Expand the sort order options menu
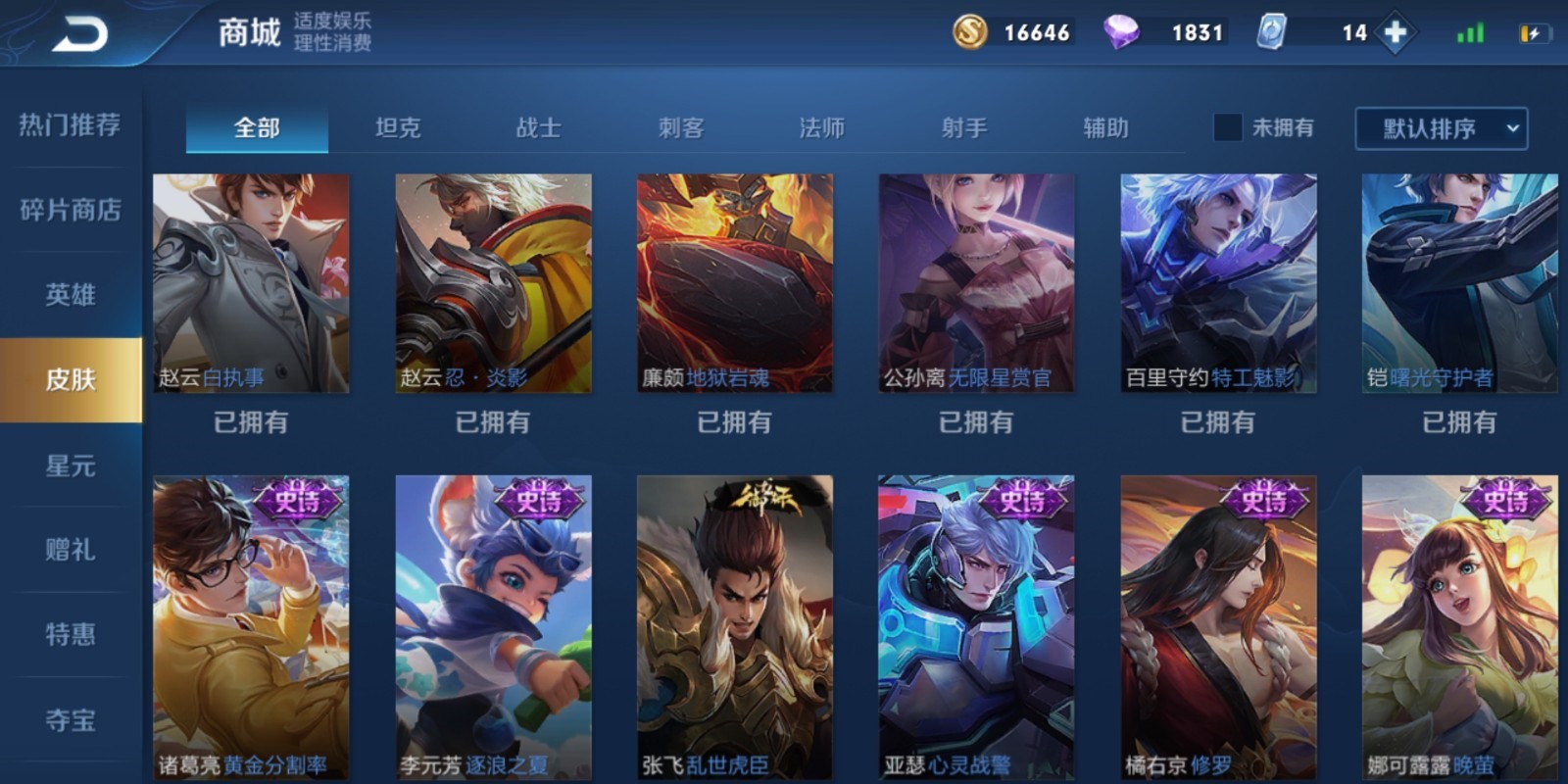 [1509, 127]
